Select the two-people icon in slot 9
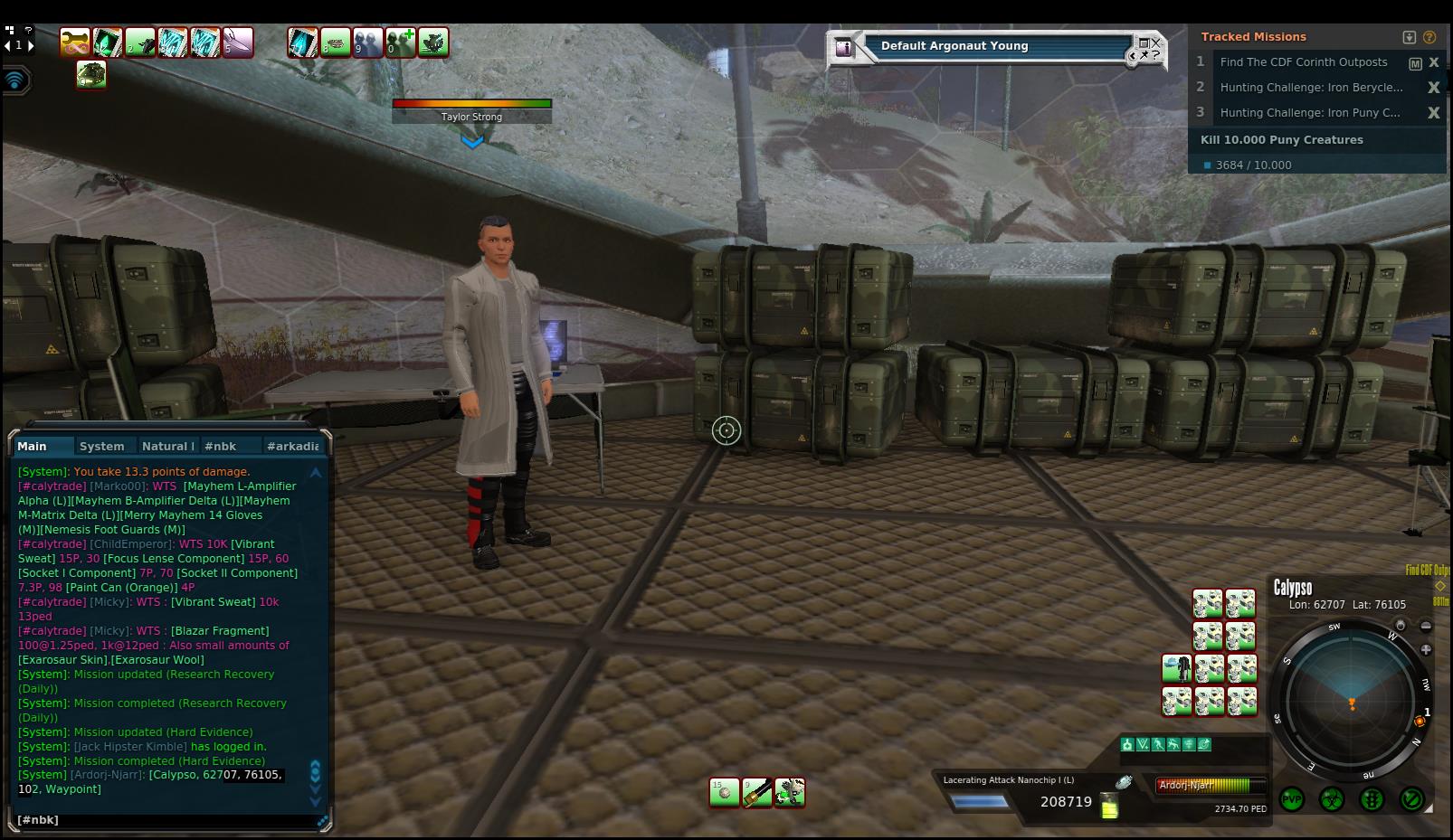This screenshot has width=1453, height=840. point(368,42)
